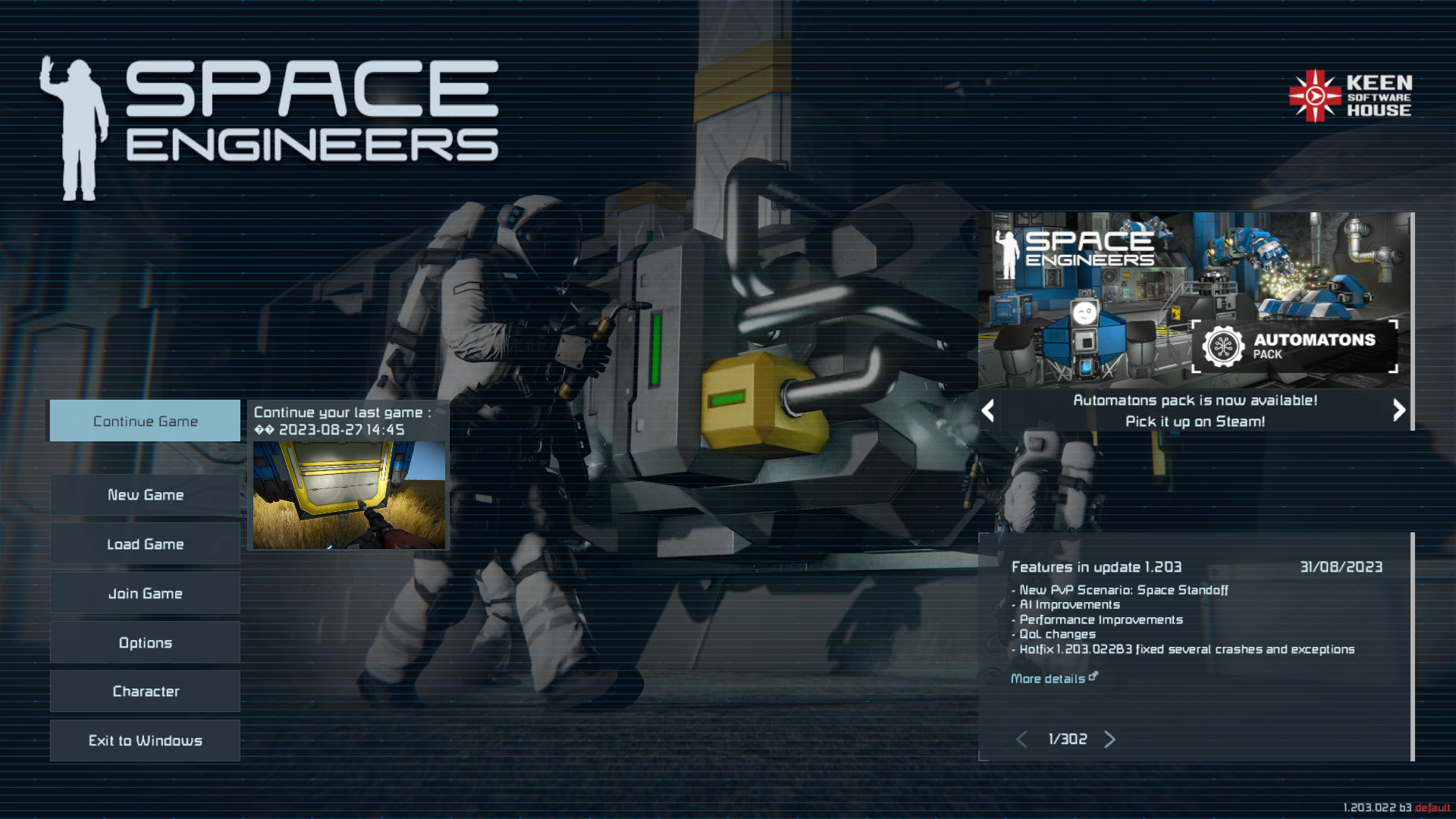1456x819 pixels.
Task: Go to the next news page
Action: coord(1110,739)
